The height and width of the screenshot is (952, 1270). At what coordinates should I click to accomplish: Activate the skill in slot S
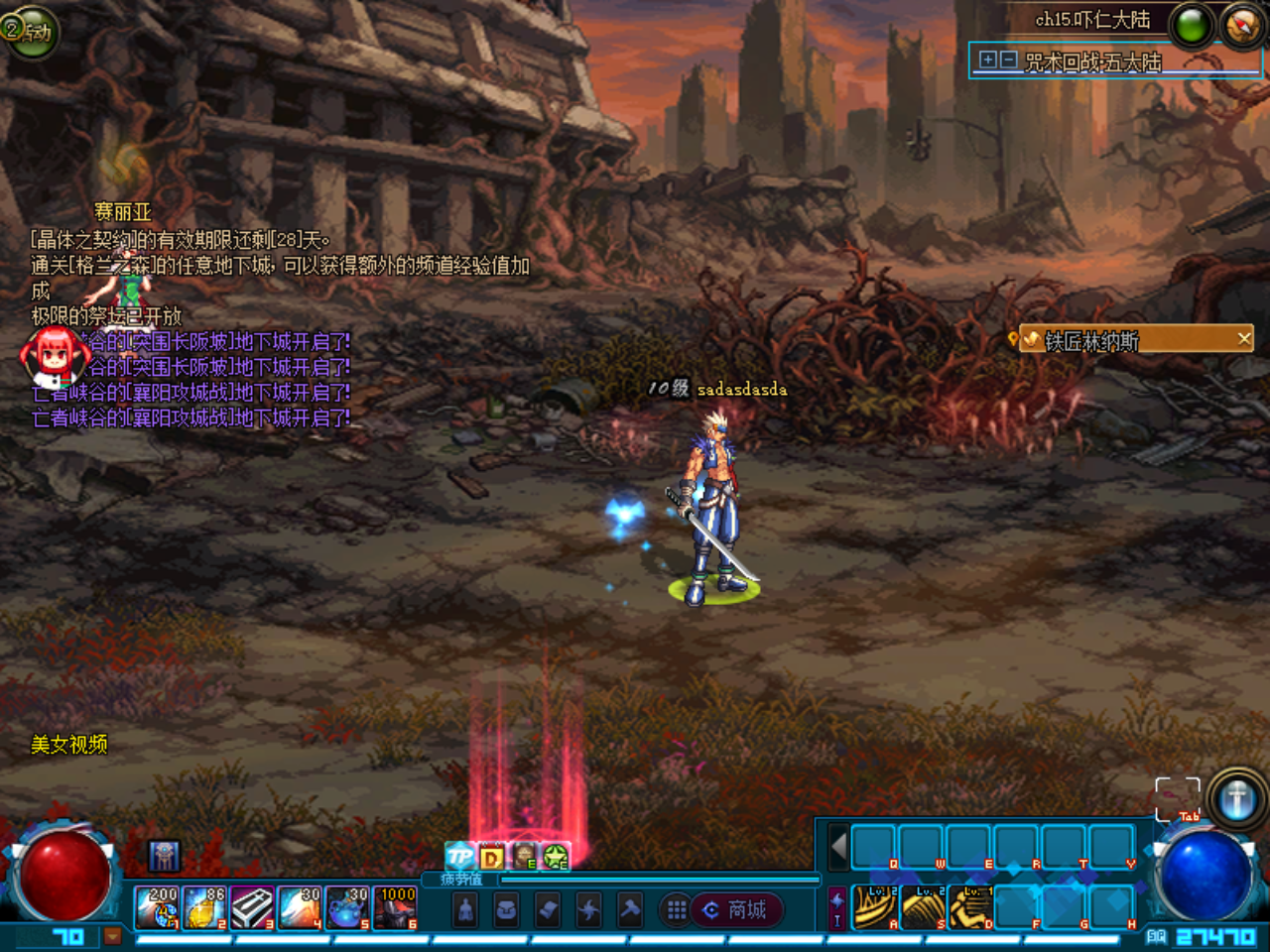(923, 907)
